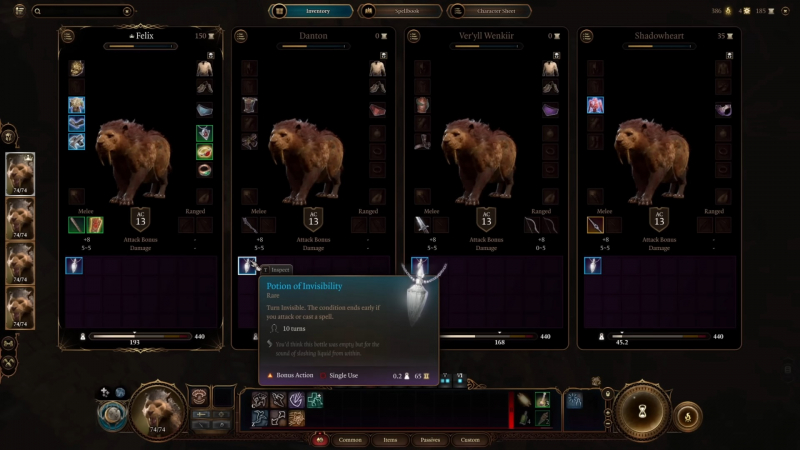Switch to the Inventory tab
Image resolution: width=800 pixels, height=450 pixels.
(311, 11)
